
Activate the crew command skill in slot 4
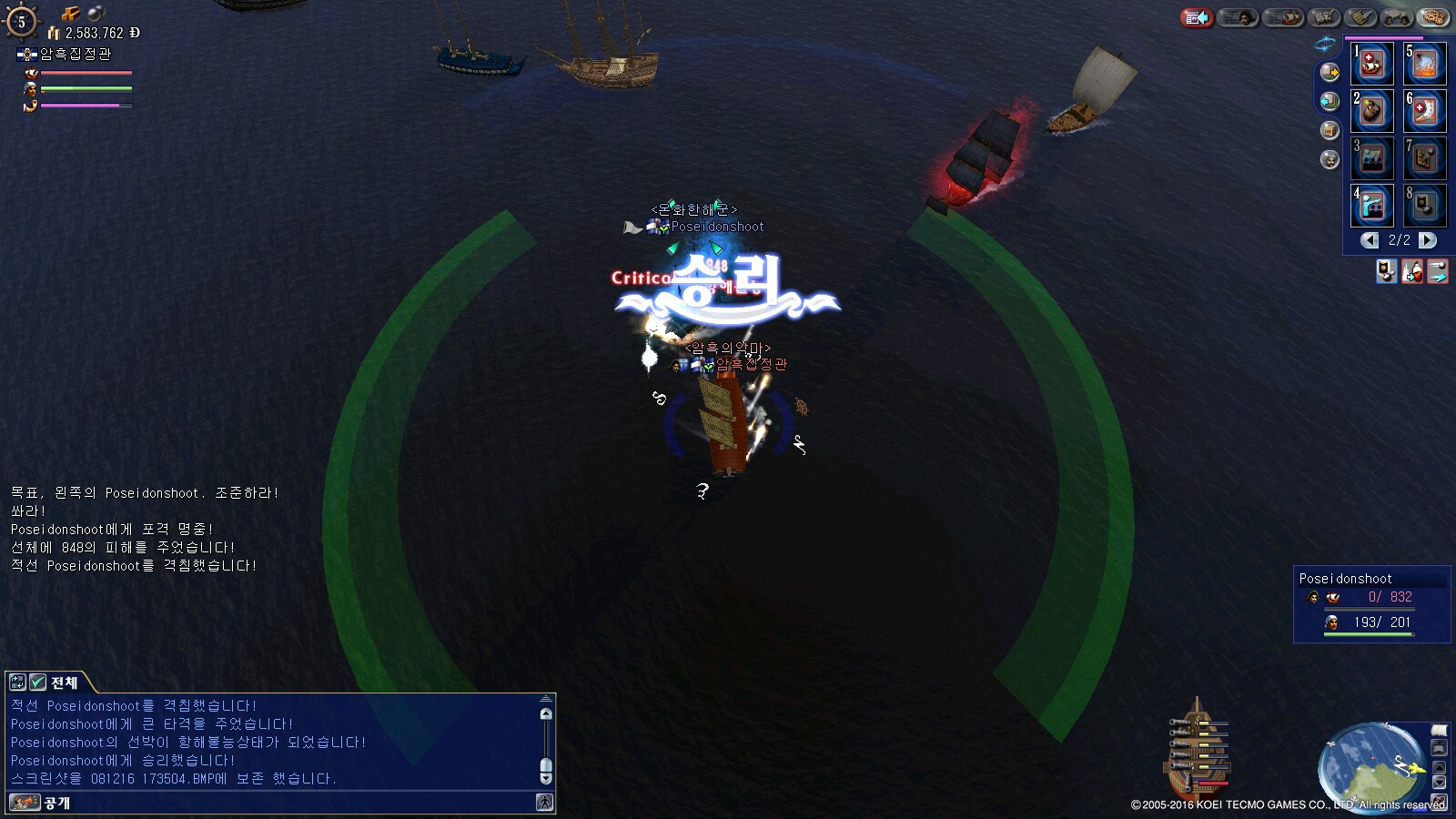1371,206
